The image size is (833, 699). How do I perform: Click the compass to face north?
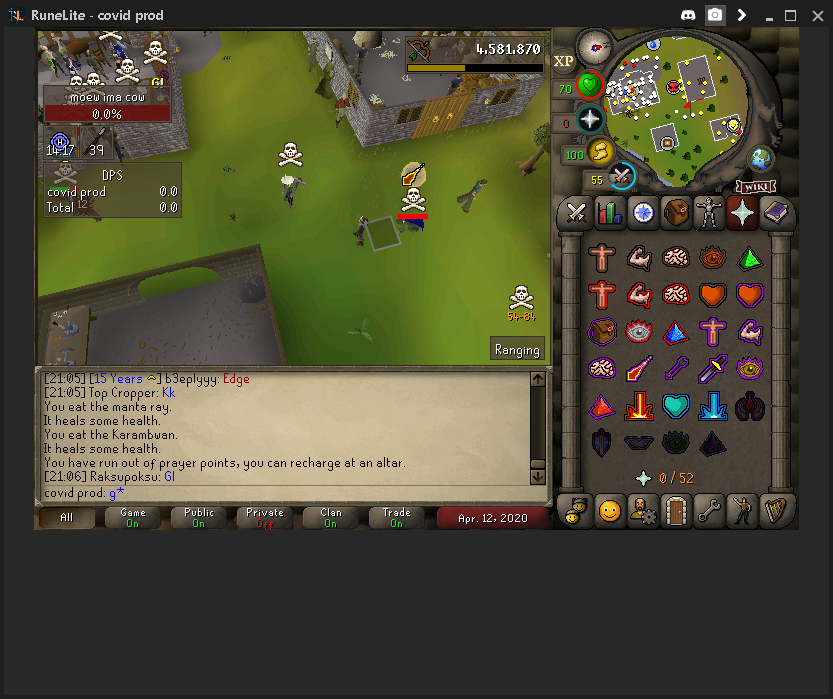[x=594, y=46]
